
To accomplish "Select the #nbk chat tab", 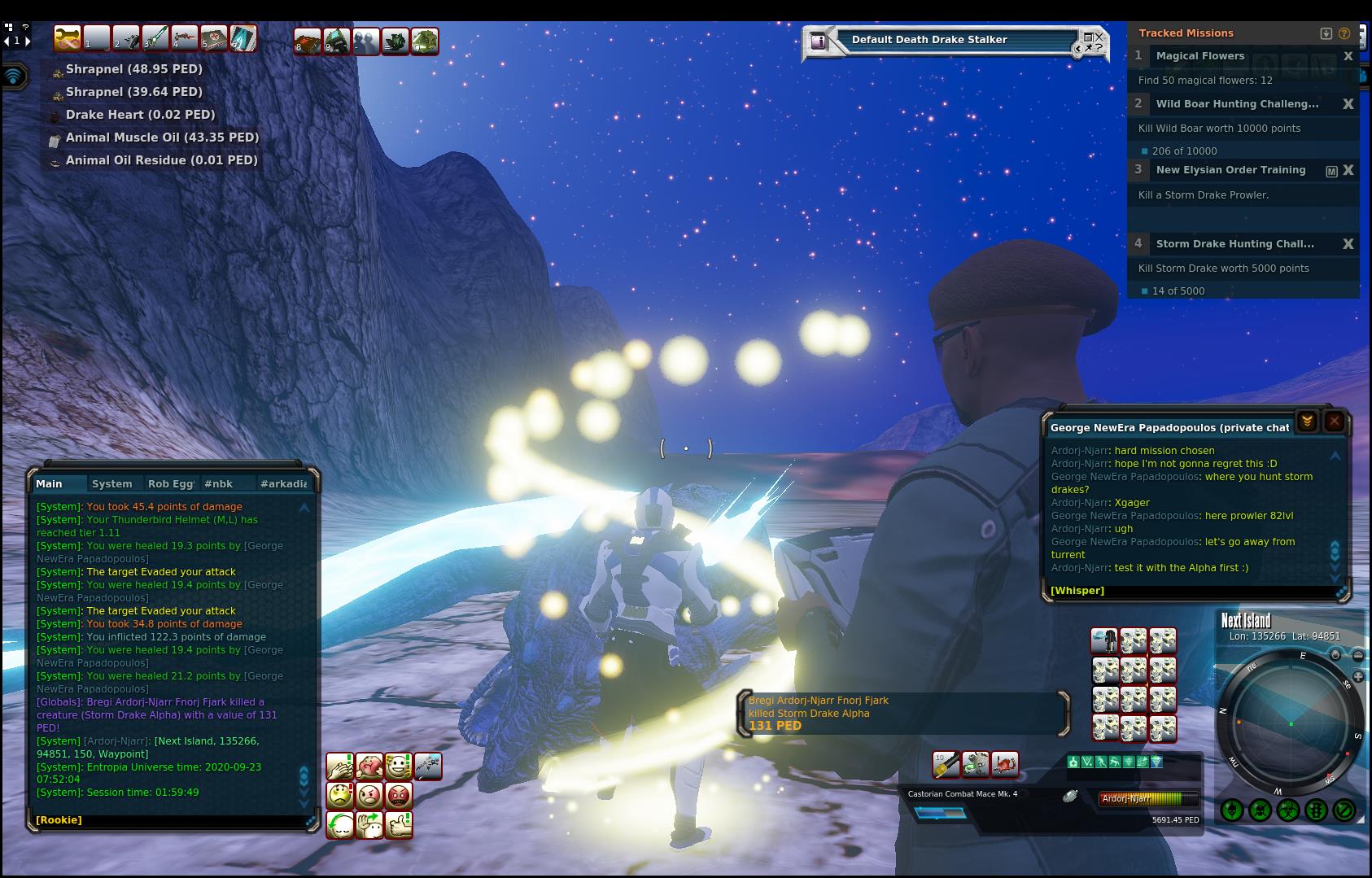I will [x=219, y=483].
